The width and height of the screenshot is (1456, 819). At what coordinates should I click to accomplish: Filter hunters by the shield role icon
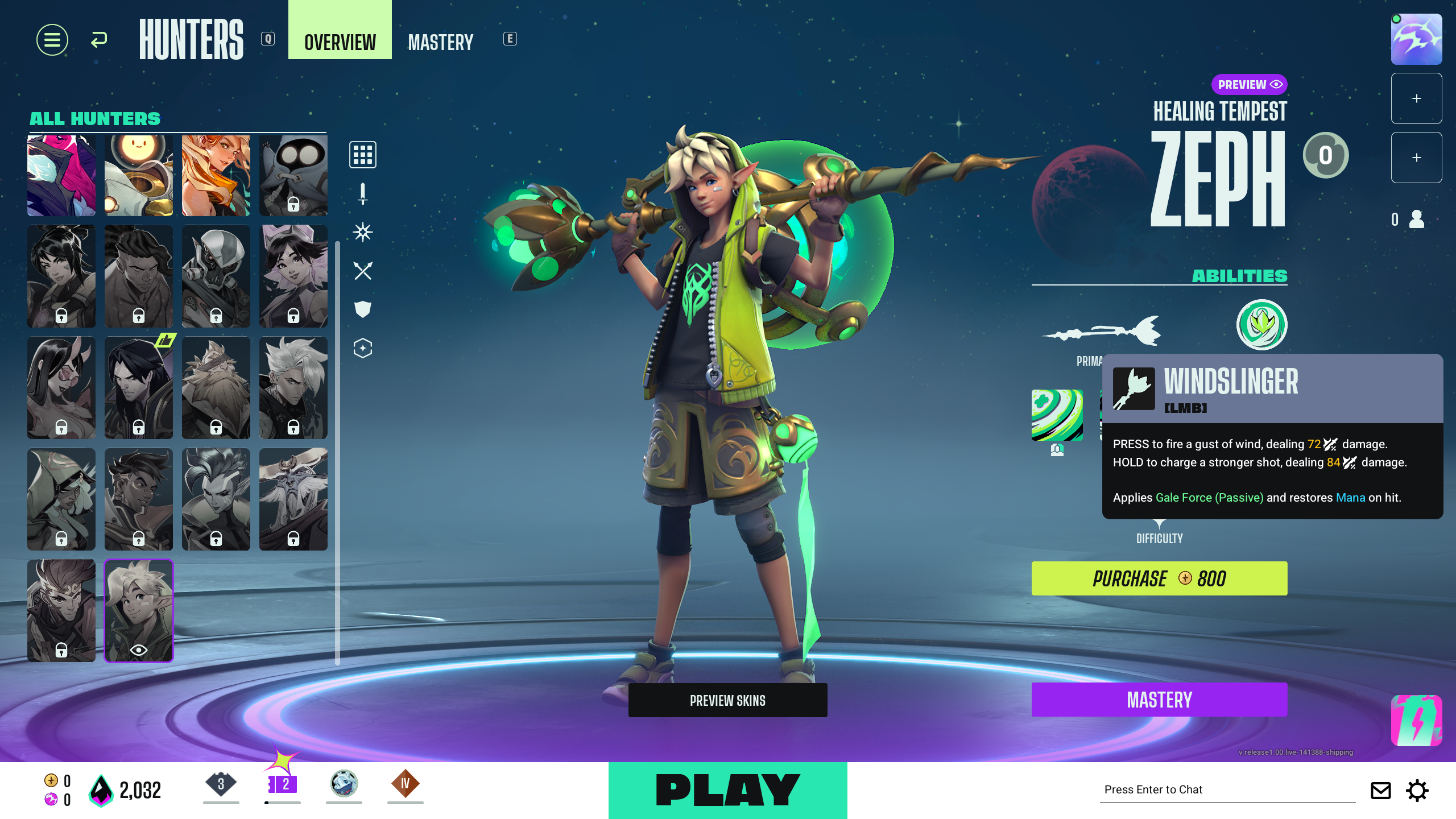[x=362, y=309]
